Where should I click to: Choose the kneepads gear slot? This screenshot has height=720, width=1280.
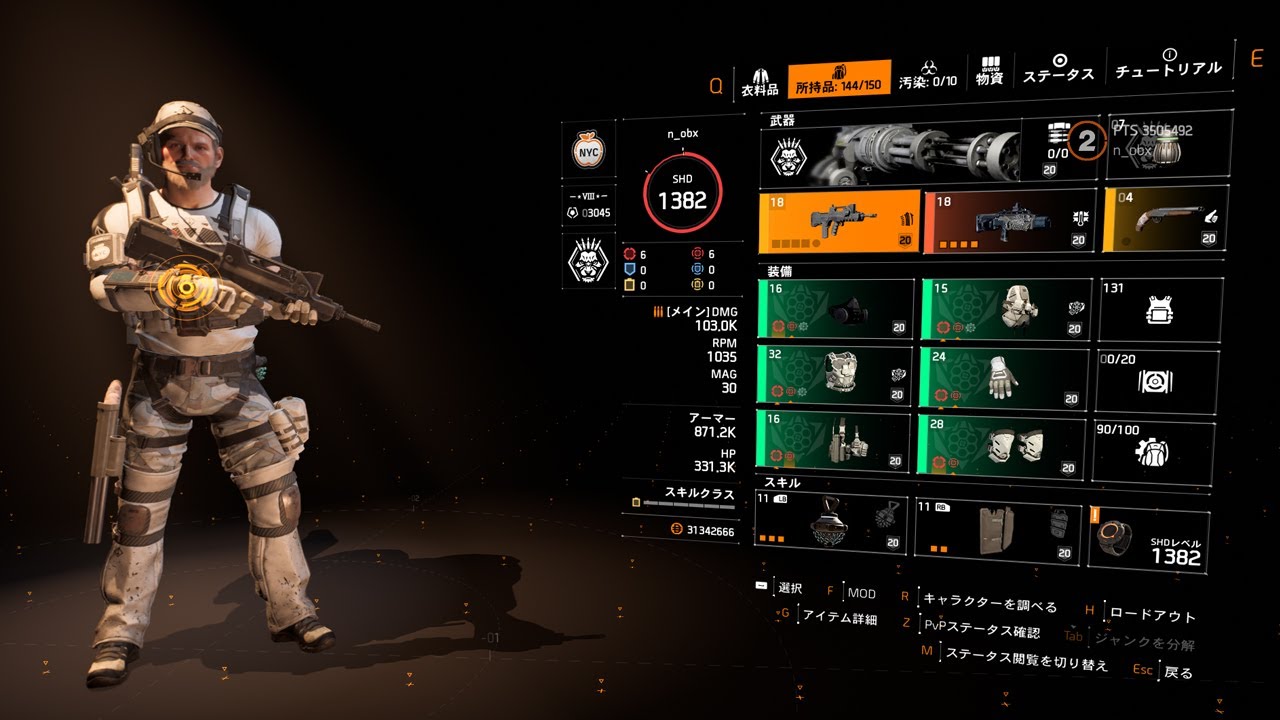pos(1000,444)
